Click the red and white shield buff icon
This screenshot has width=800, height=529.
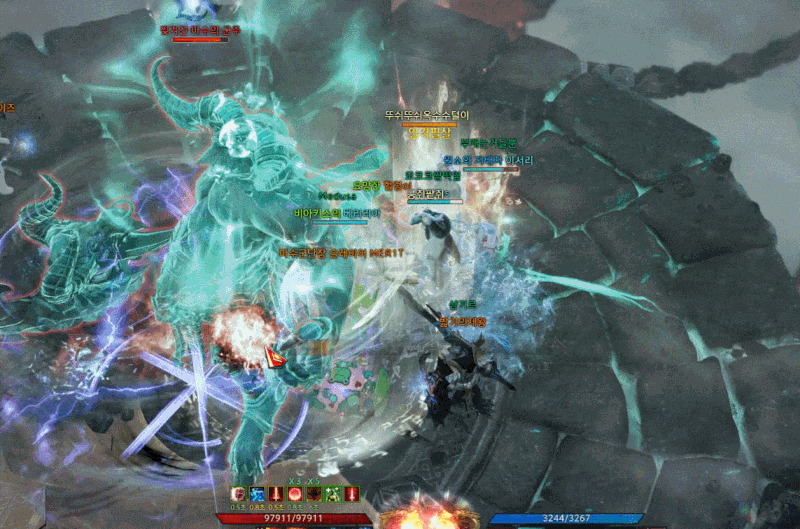pos(240,494)
